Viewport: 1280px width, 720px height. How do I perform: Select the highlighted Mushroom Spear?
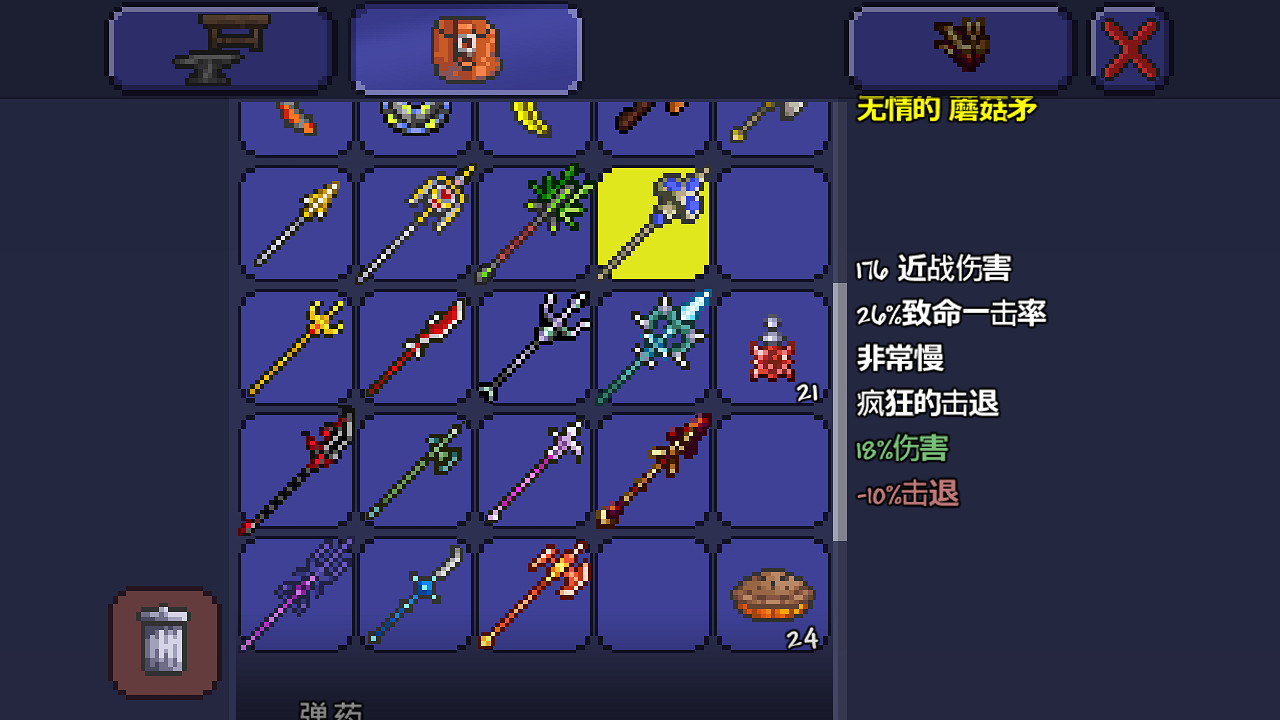(x=653, y=222)
